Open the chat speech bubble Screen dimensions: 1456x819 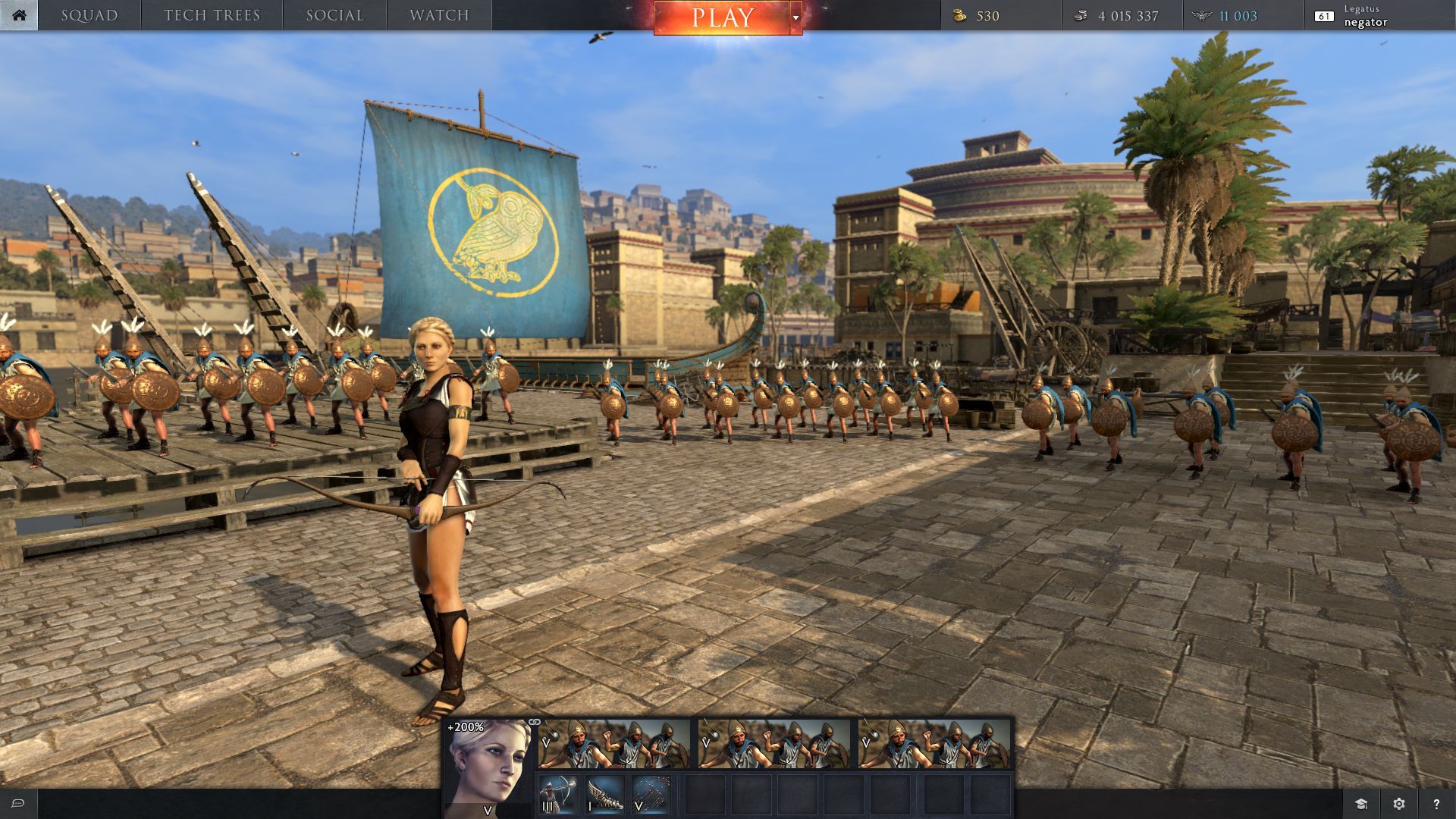point(18,804)
